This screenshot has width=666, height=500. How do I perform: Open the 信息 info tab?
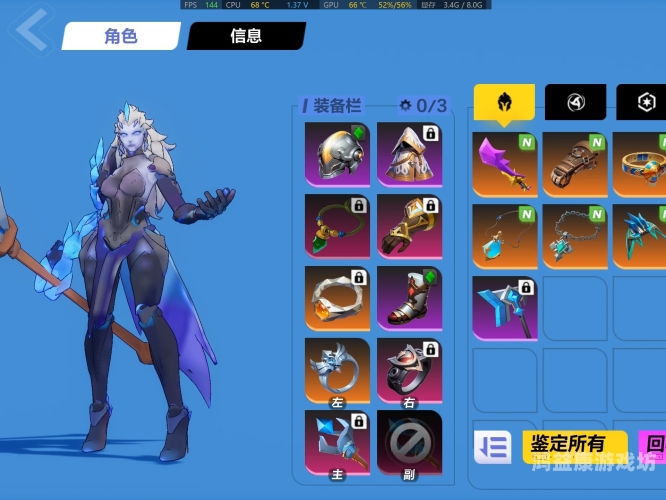245,36
